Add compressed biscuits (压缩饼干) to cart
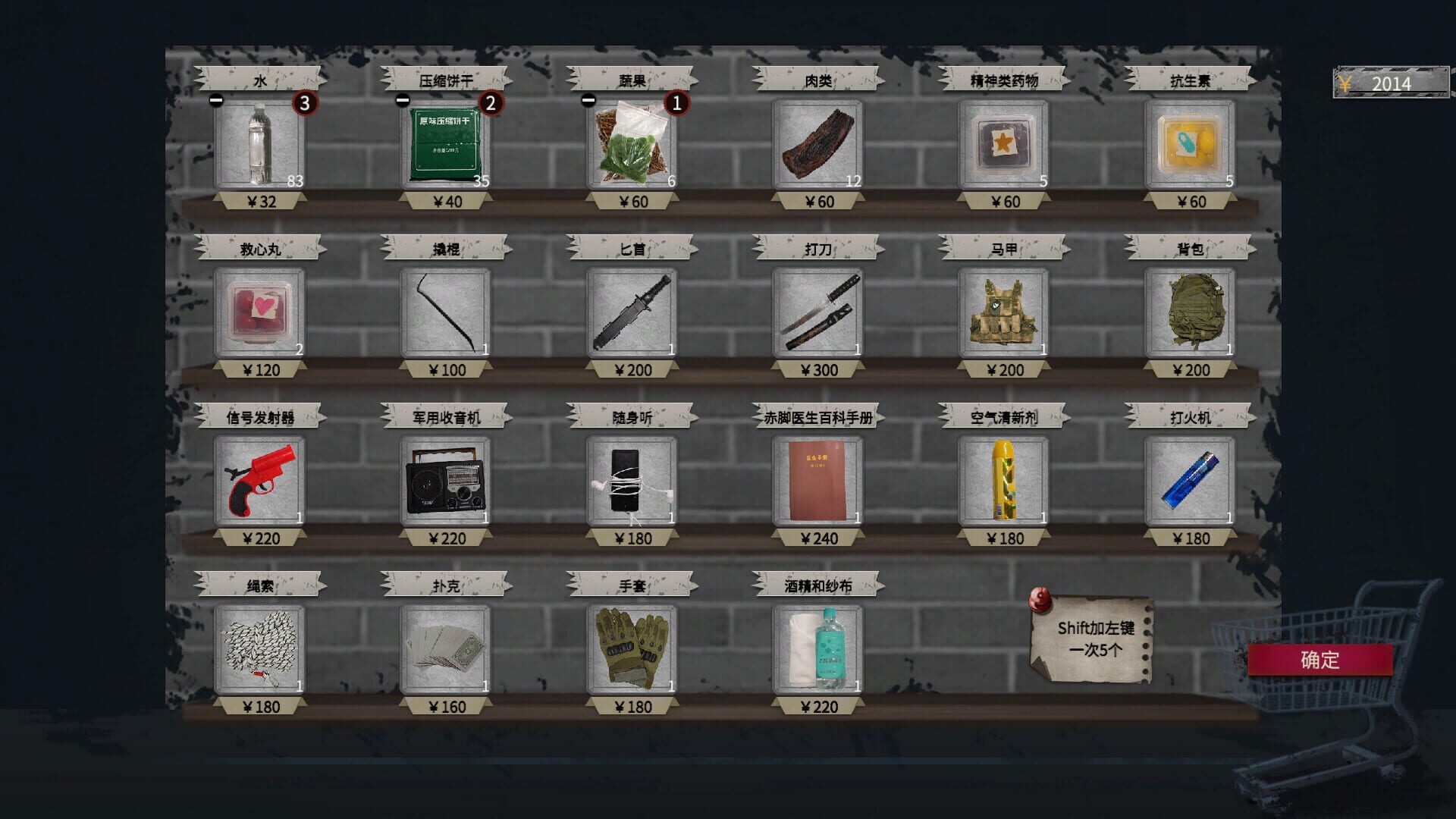The width and height of the screenshot is (1456, 819). coord(444,146)
